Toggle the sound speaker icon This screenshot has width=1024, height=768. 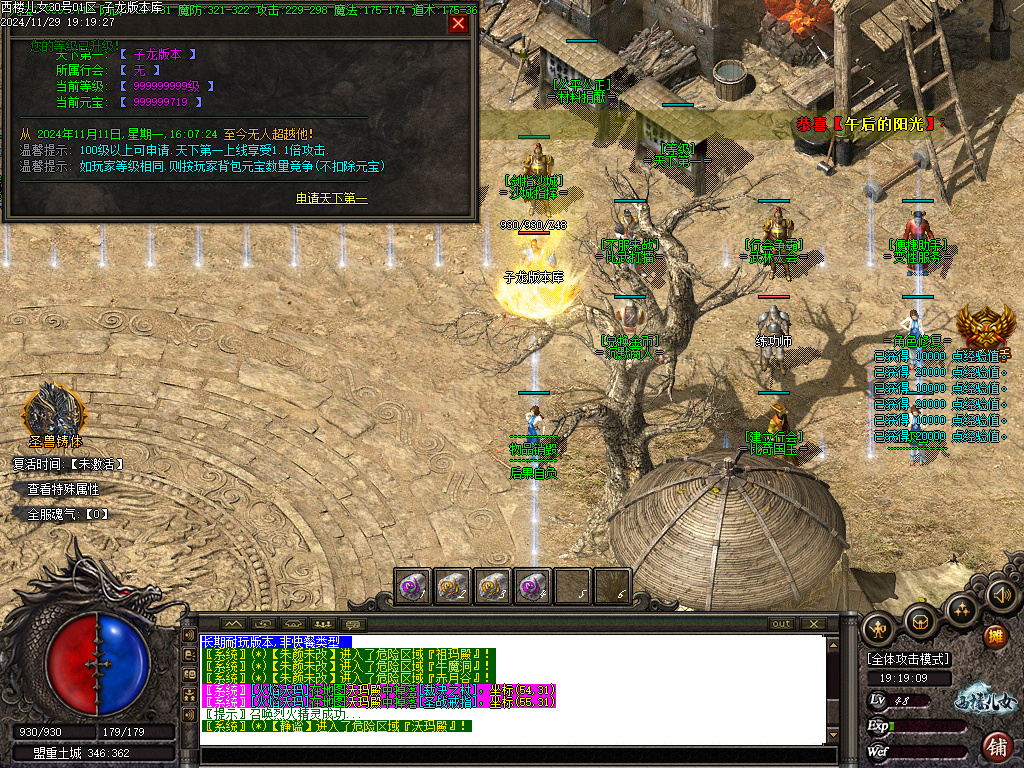[1001, 596]
